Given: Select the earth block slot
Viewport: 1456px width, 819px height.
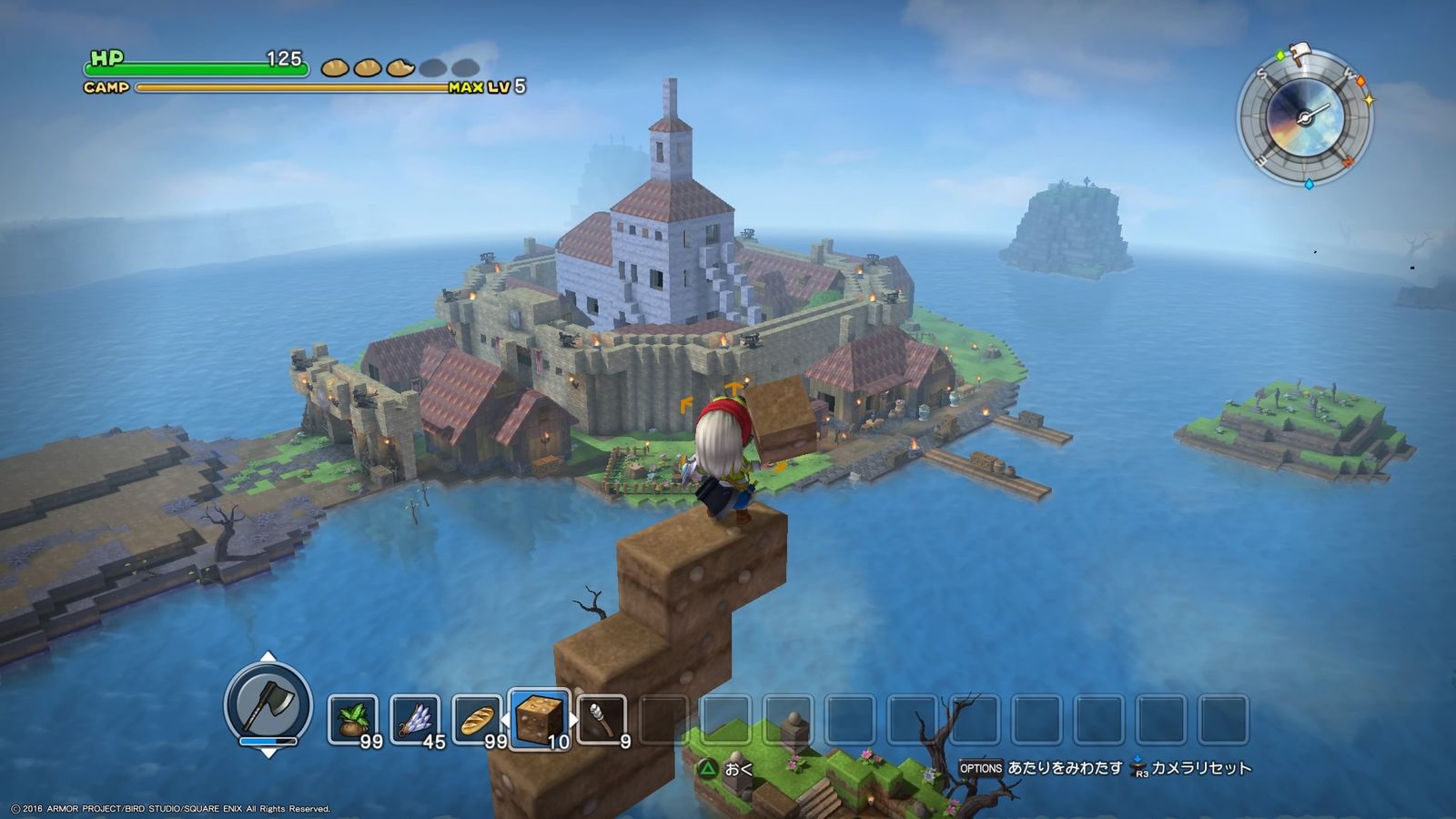Looking at the screenshot, I should (540, 719).
